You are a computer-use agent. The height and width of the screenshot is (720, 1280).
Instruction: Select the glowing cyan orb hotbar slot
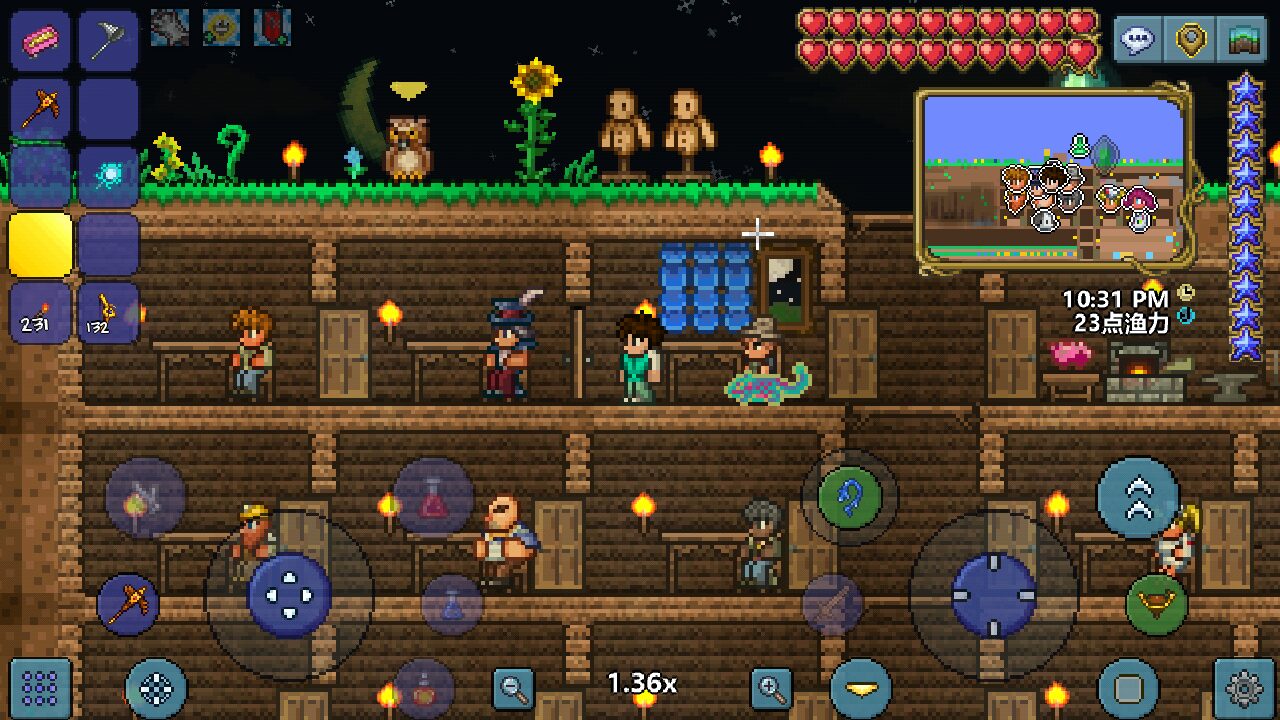coord(108,176)
